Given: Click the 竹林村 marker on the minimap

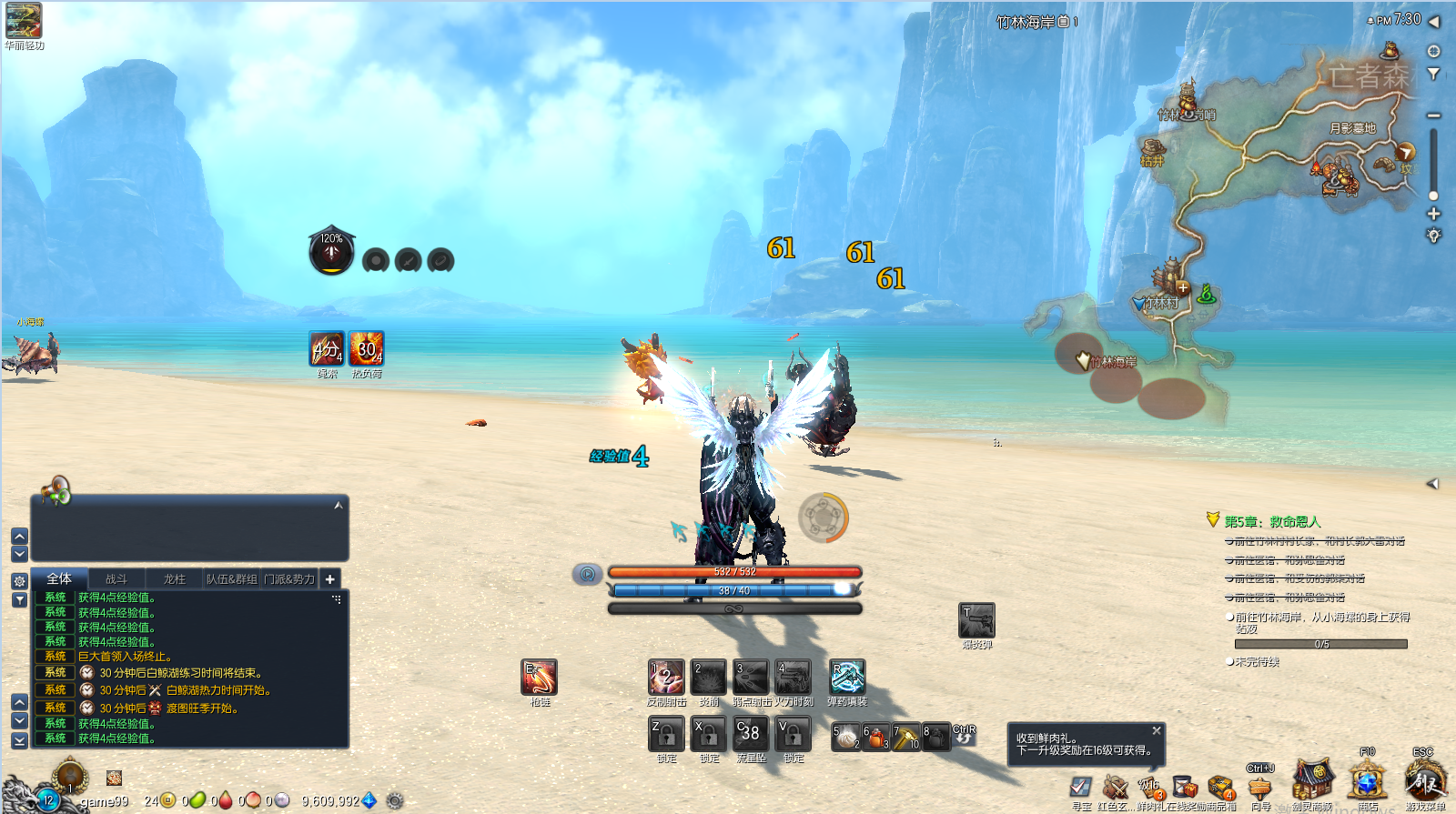Looking at the screenshot, I should [1161, 303].
